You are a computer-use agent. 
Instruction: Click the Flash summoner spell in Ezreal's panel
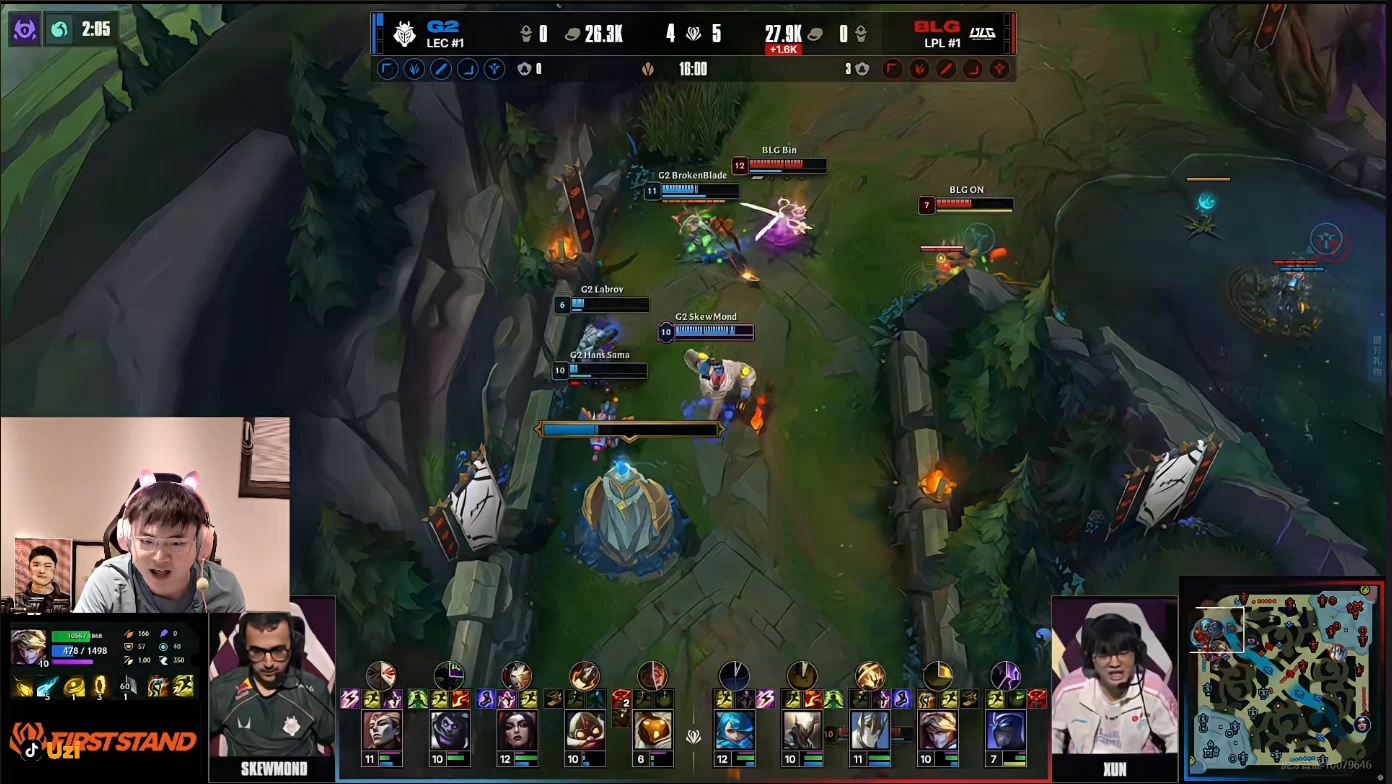click(183, 686)
